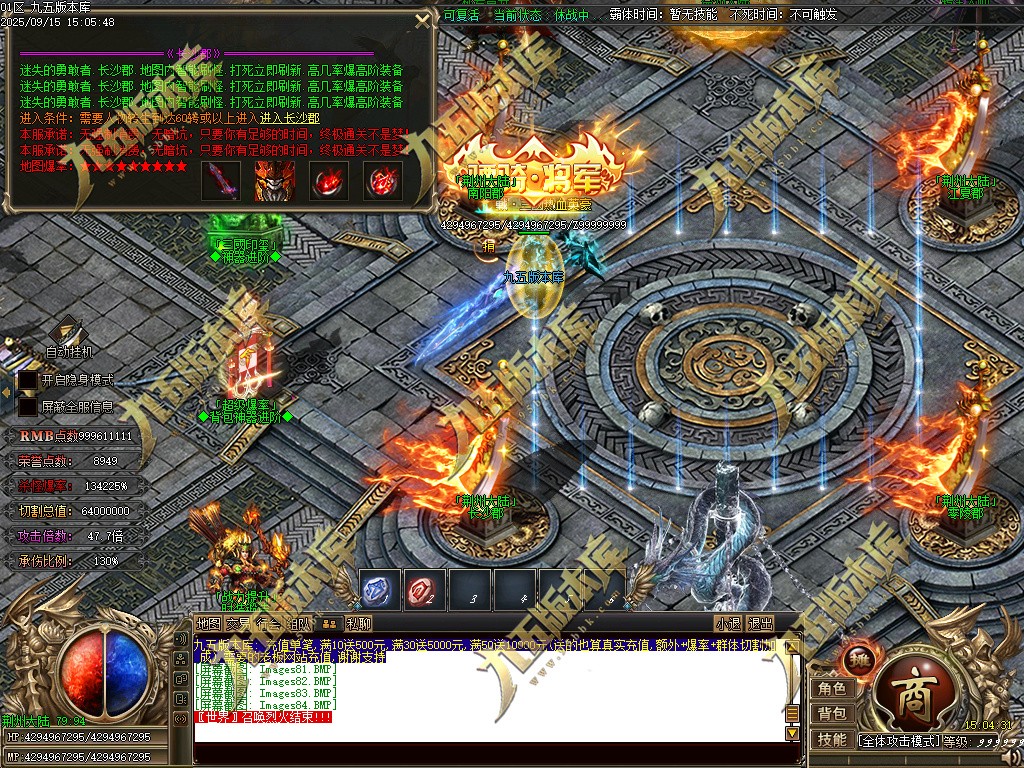Click the 小退 logout button

(728, 623)
